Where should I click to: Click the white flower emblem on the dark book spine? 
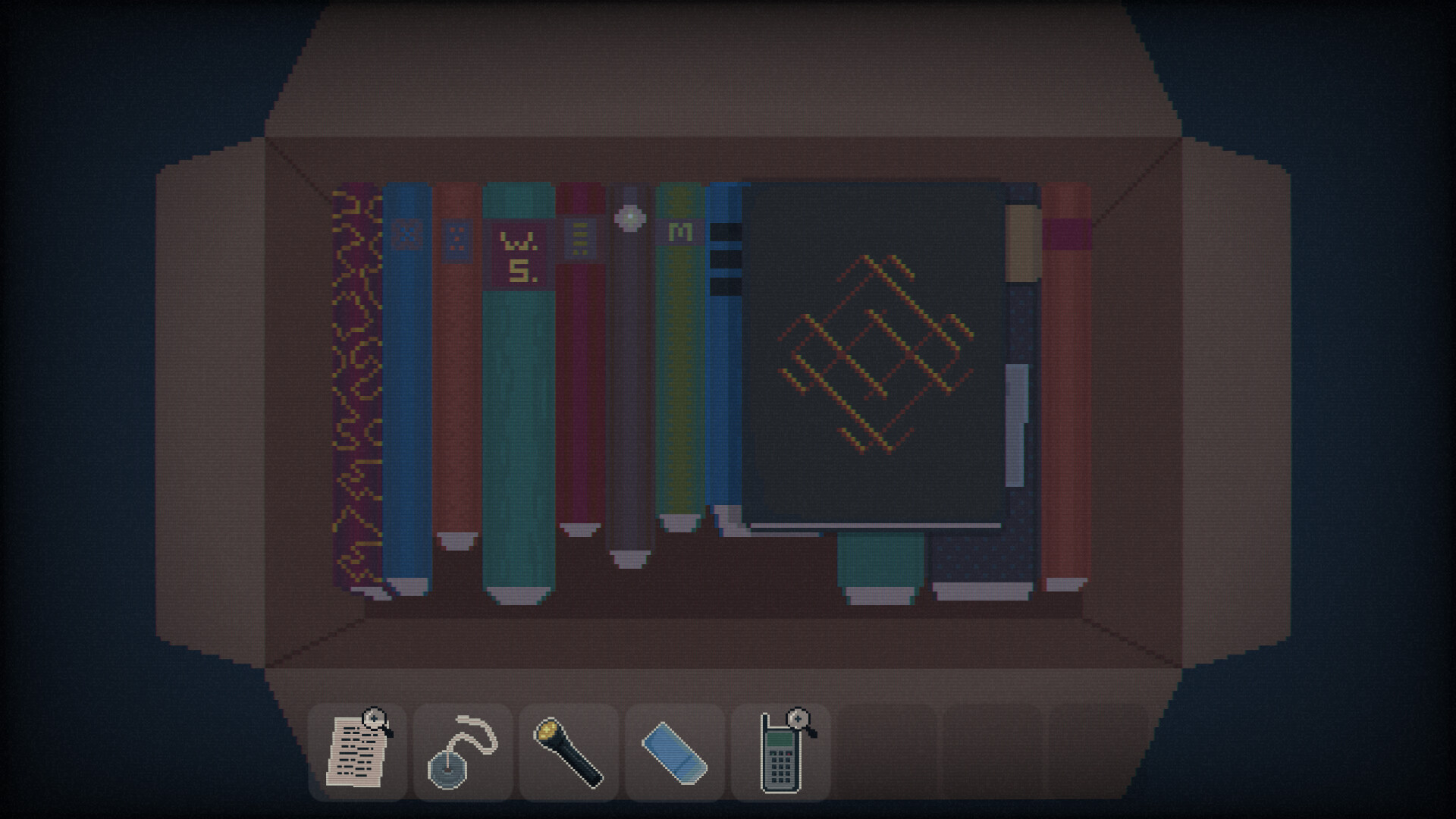pyautogui.click(x=630, y=218)
